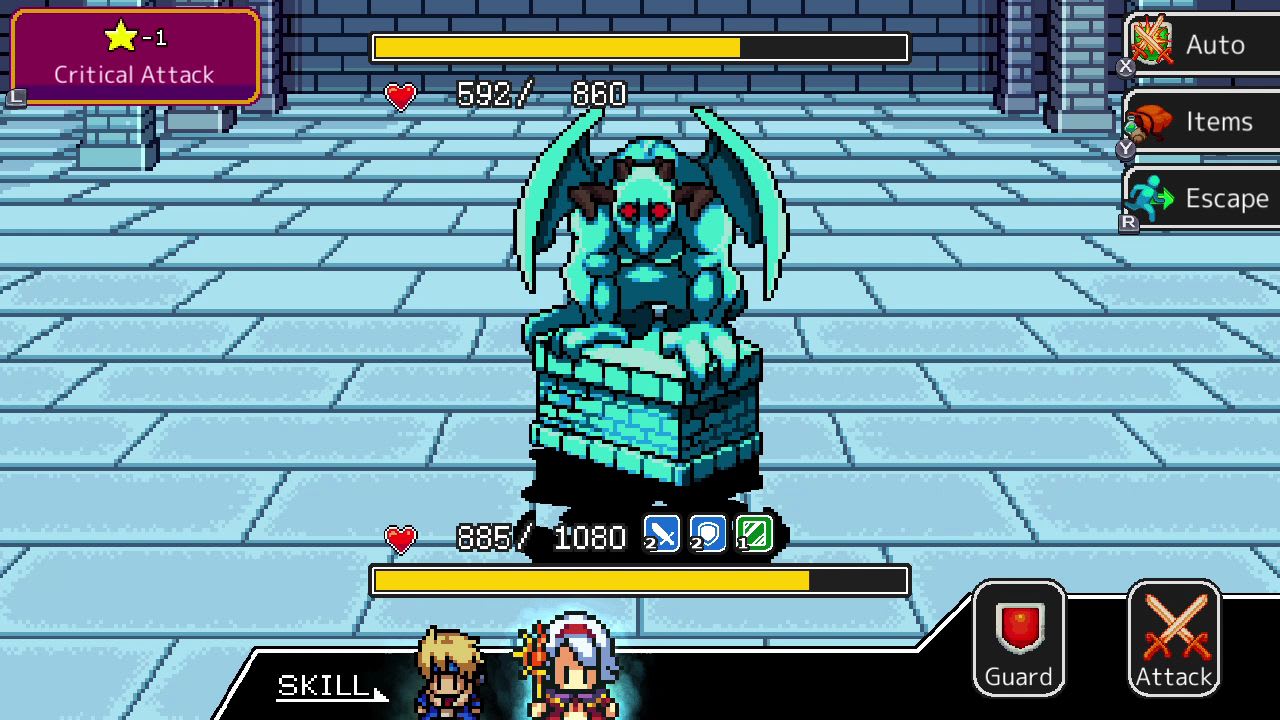The height and width of the screenshot is (720, 1280).
Task: Click the star on the Critical Attack banner
Action: pyautogui.click(x=119, y=36)
